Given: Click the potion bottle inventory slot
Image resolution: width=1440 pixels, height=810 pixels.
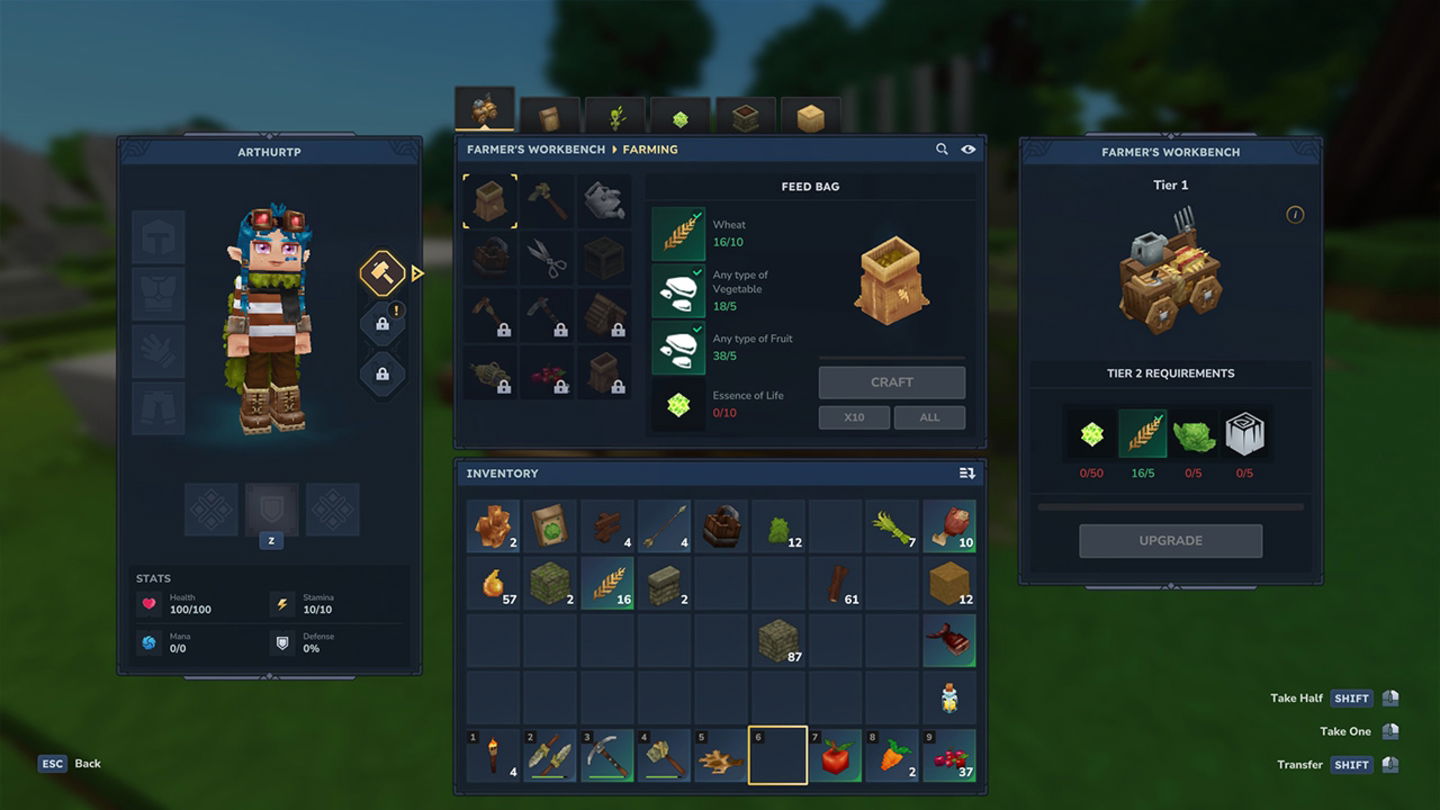Looking at the screenshot, I should click(x=949, y=697).
